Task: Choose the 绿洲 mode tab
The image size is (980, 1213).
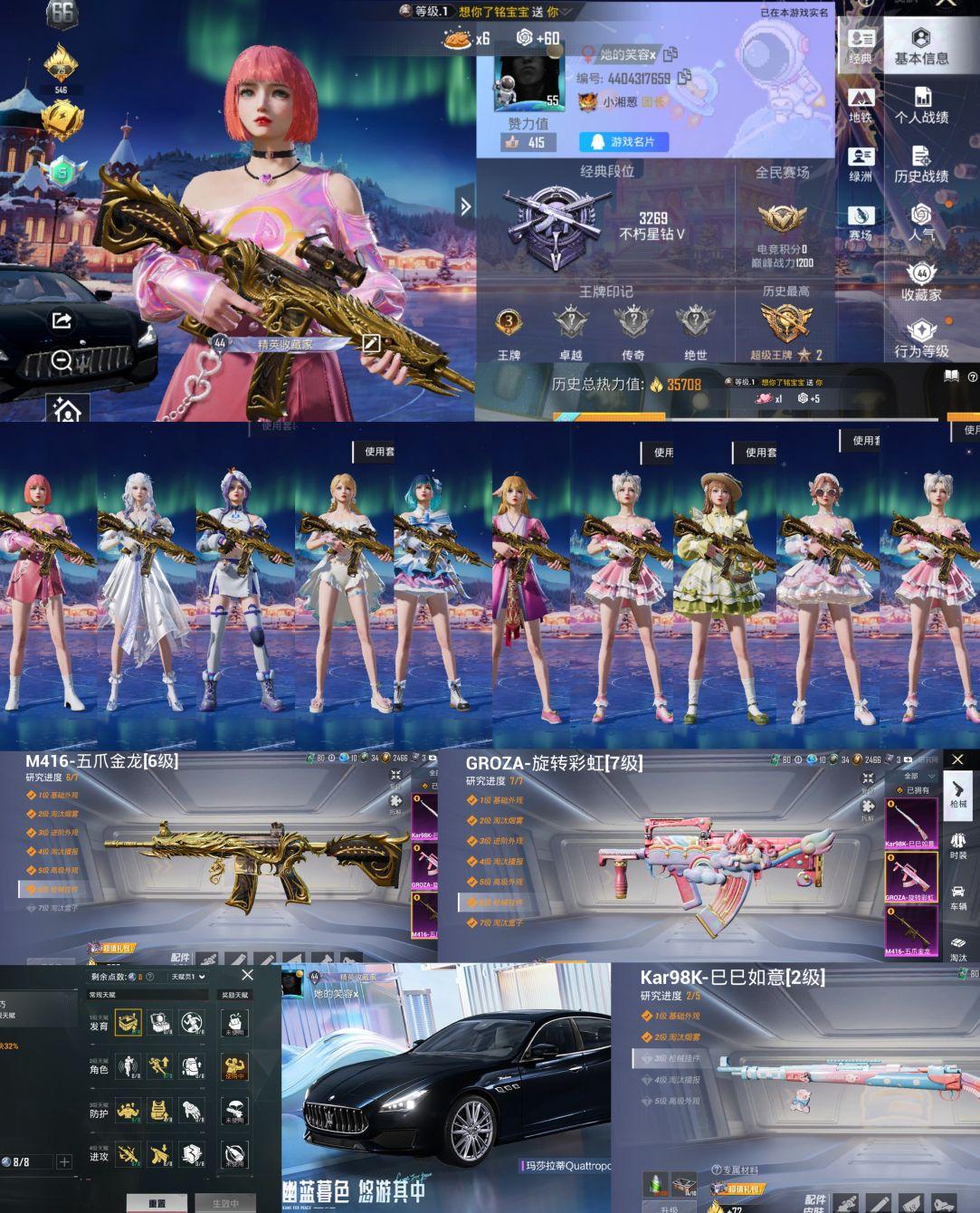Action: pos(860,164)
